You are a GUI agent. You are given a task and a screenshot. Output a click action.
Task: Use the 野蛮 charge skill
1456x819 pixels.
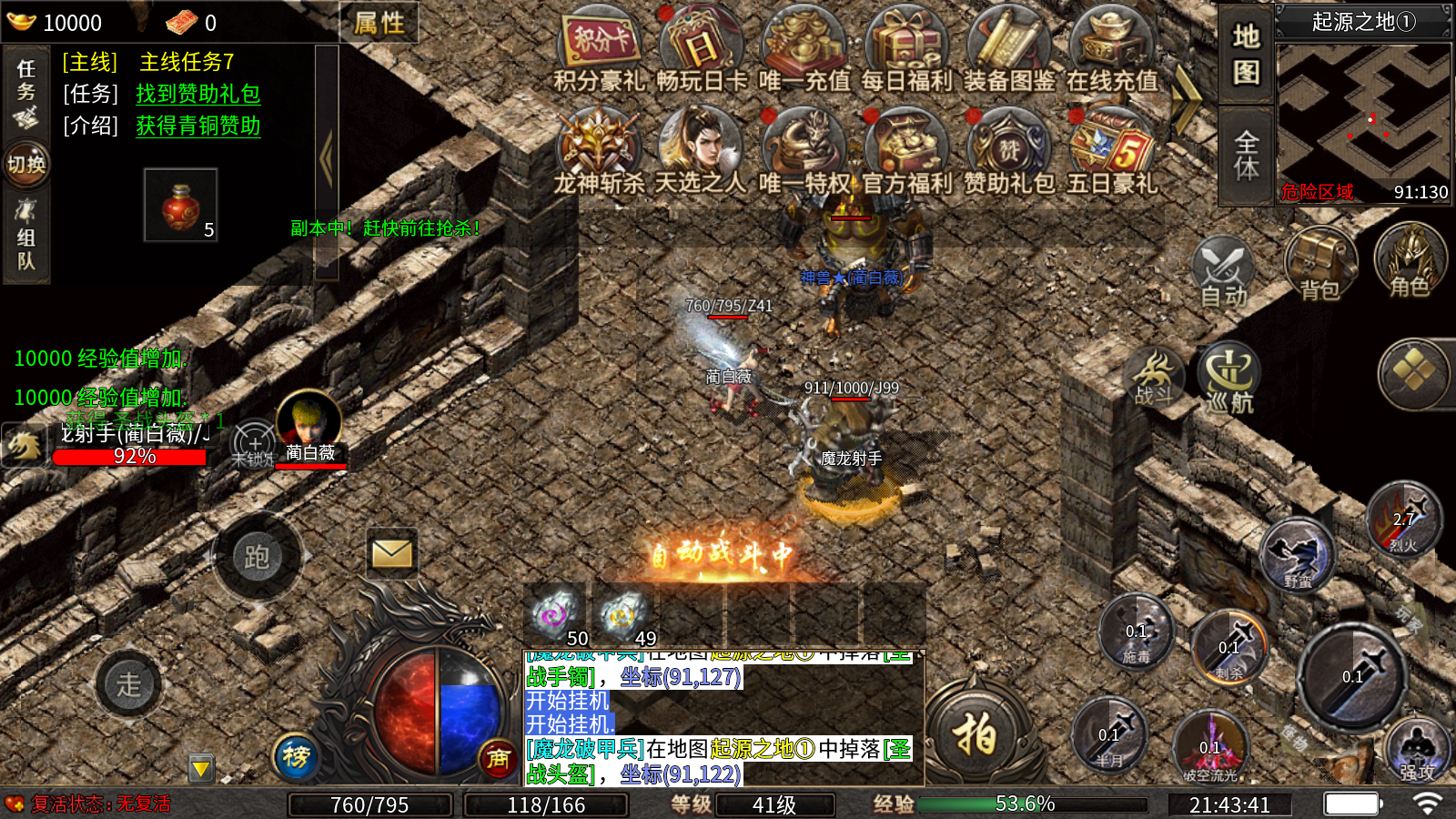(x=1298, y=555)
